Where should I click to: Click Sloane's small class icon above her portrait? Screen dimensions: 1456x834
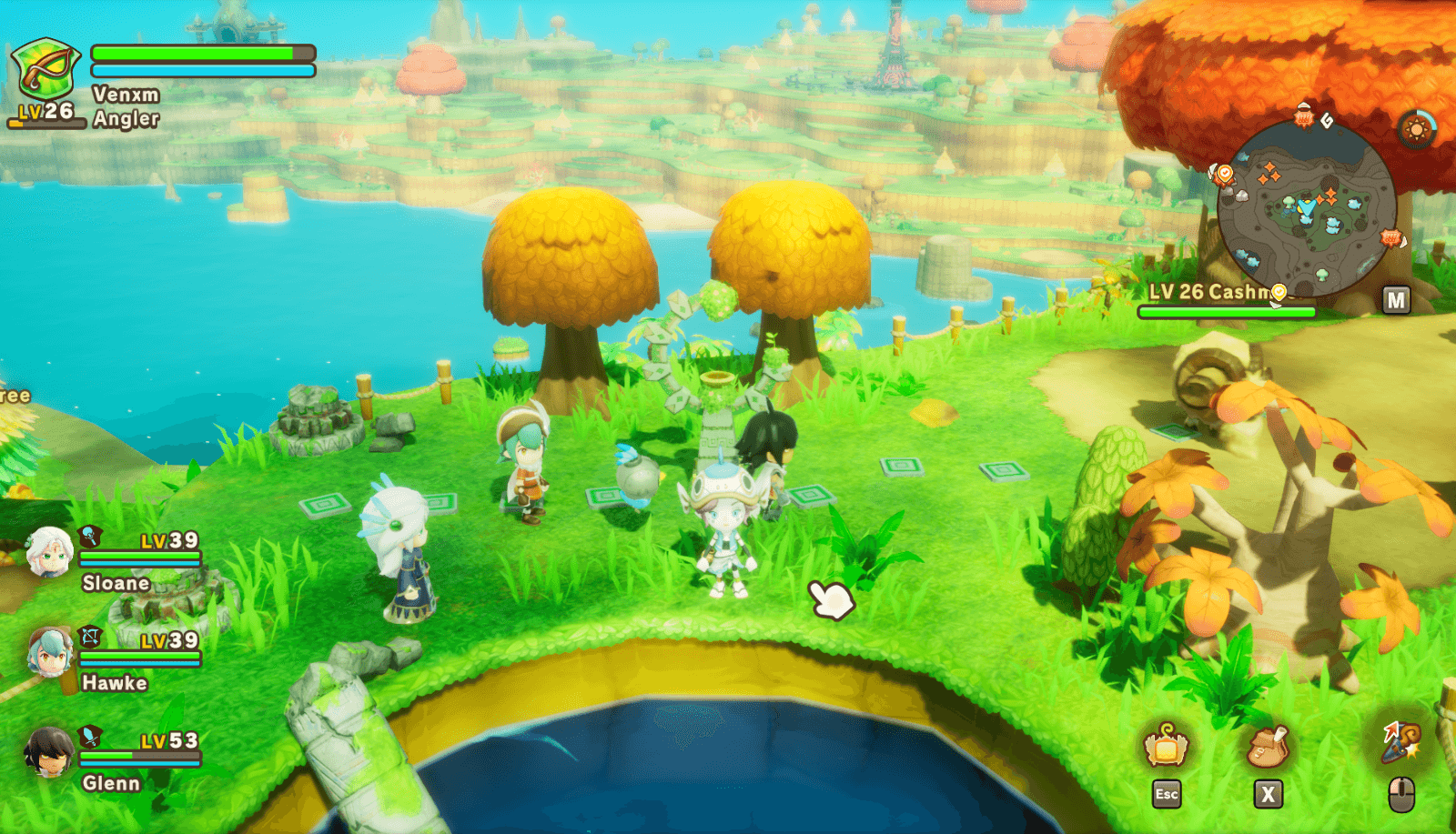(88, 534)
